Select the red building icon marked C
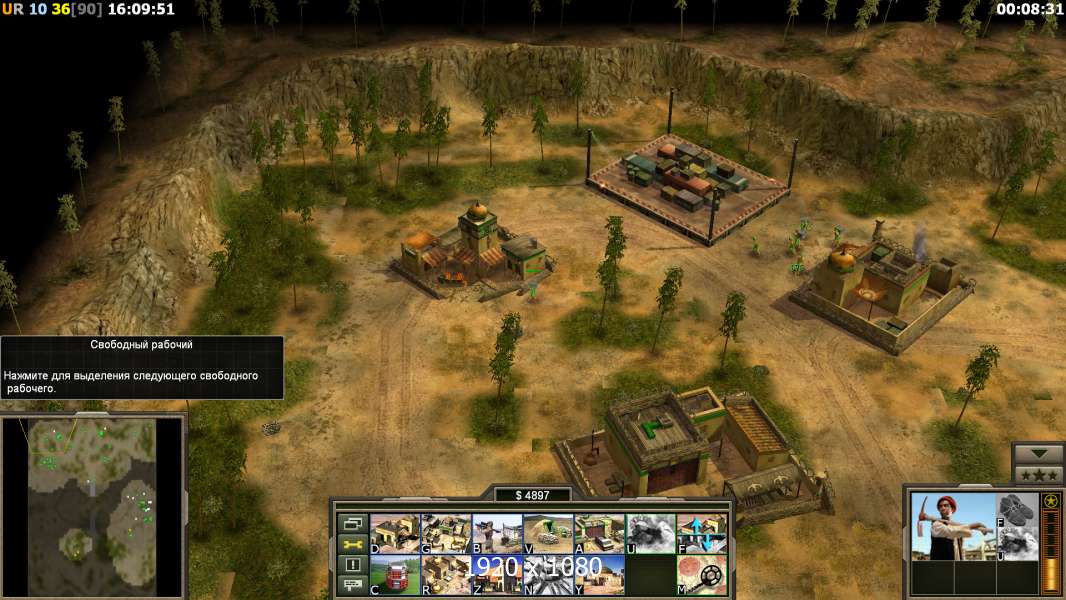Screen dimensions: 1066x600 [x=395, y=575]
